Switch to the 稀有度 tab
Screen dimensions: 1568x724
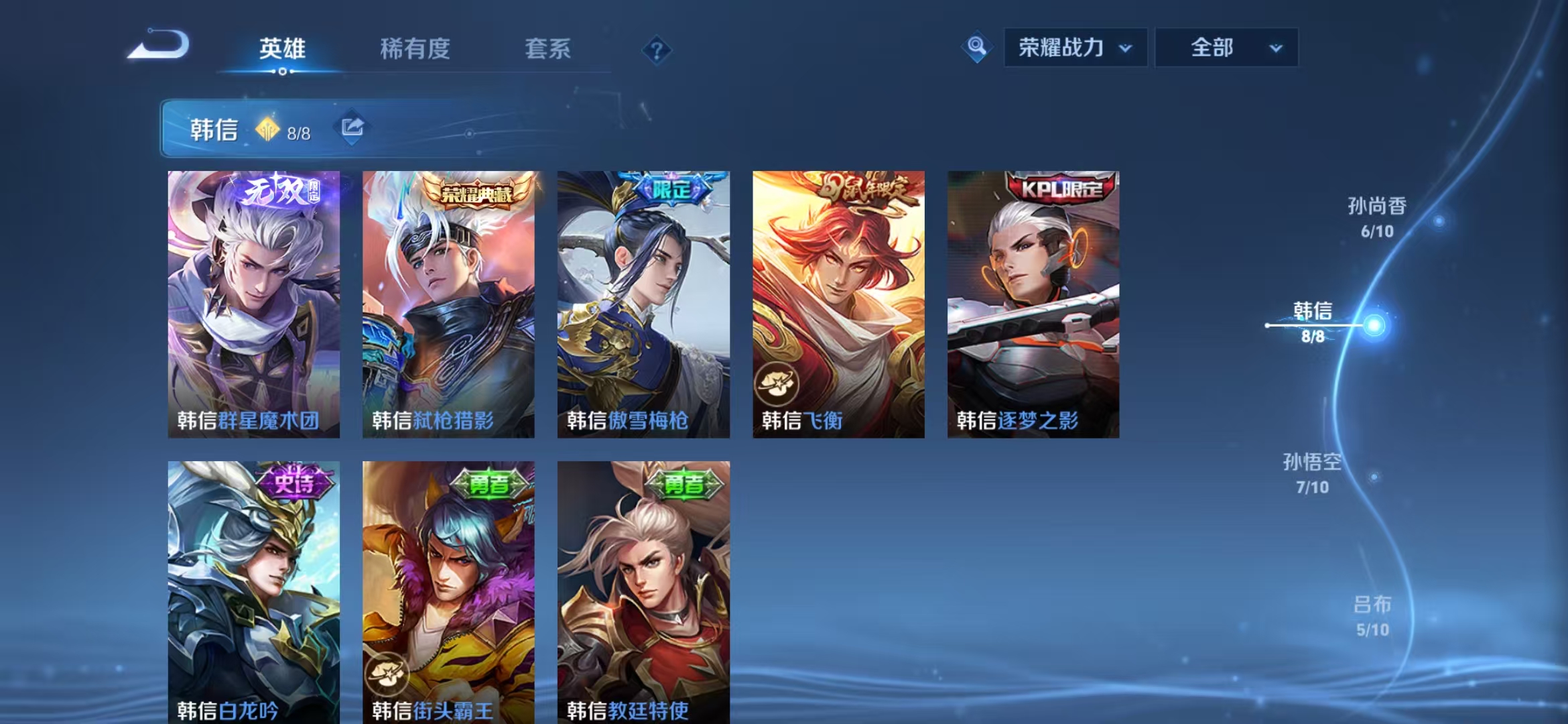[414, 48]
